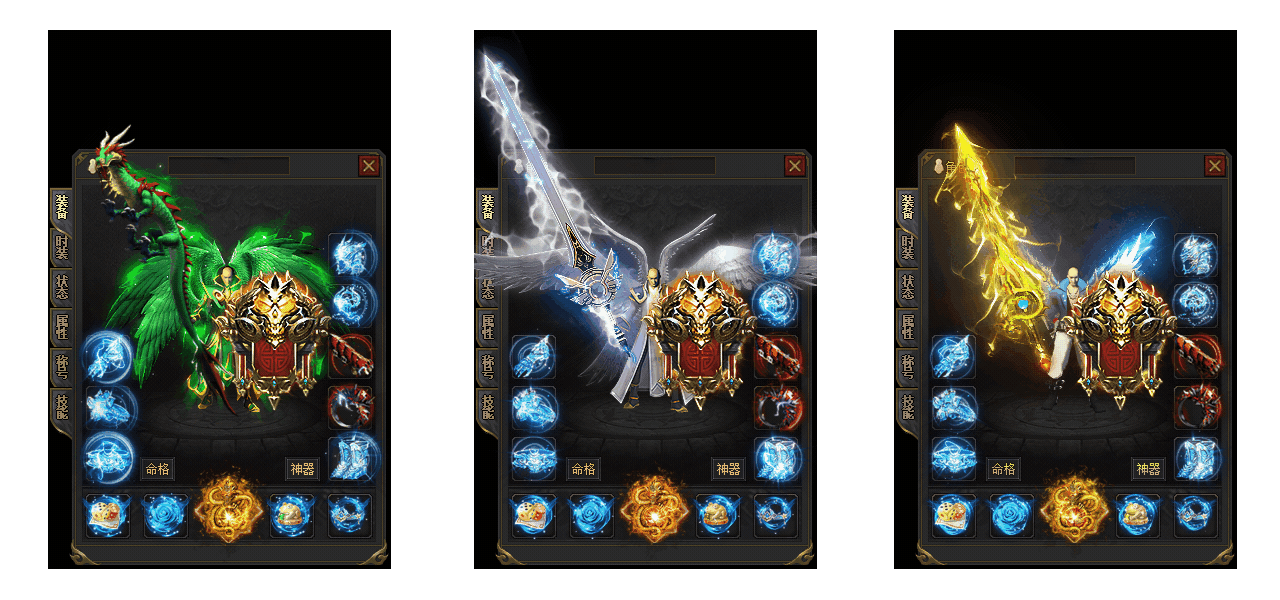
Task: Select 属性 tab in the golden sword panel
Action: coord(907,326)
